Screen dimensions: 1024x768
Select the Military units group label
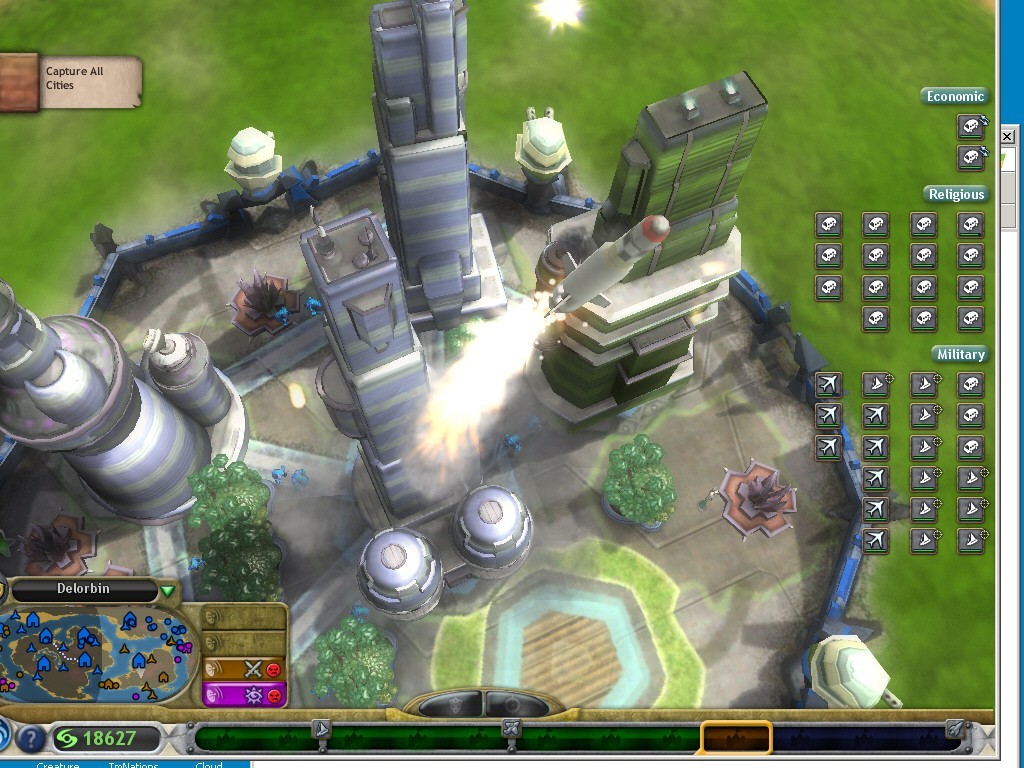coord(960,354)
